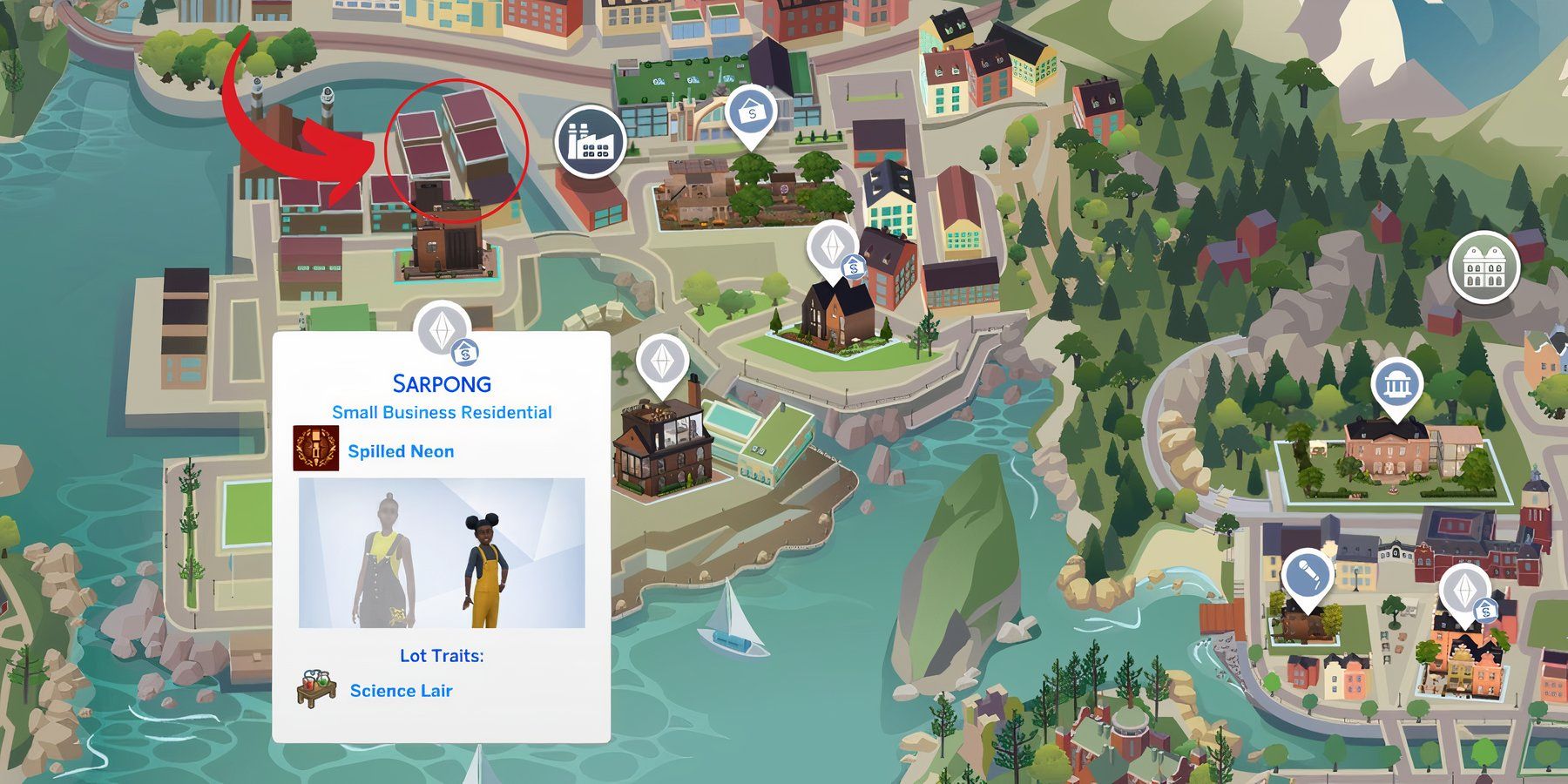This screenshot has width=1568, height=784.
Task: Click the microphone venue pin marker
Action: [1307, 575]
